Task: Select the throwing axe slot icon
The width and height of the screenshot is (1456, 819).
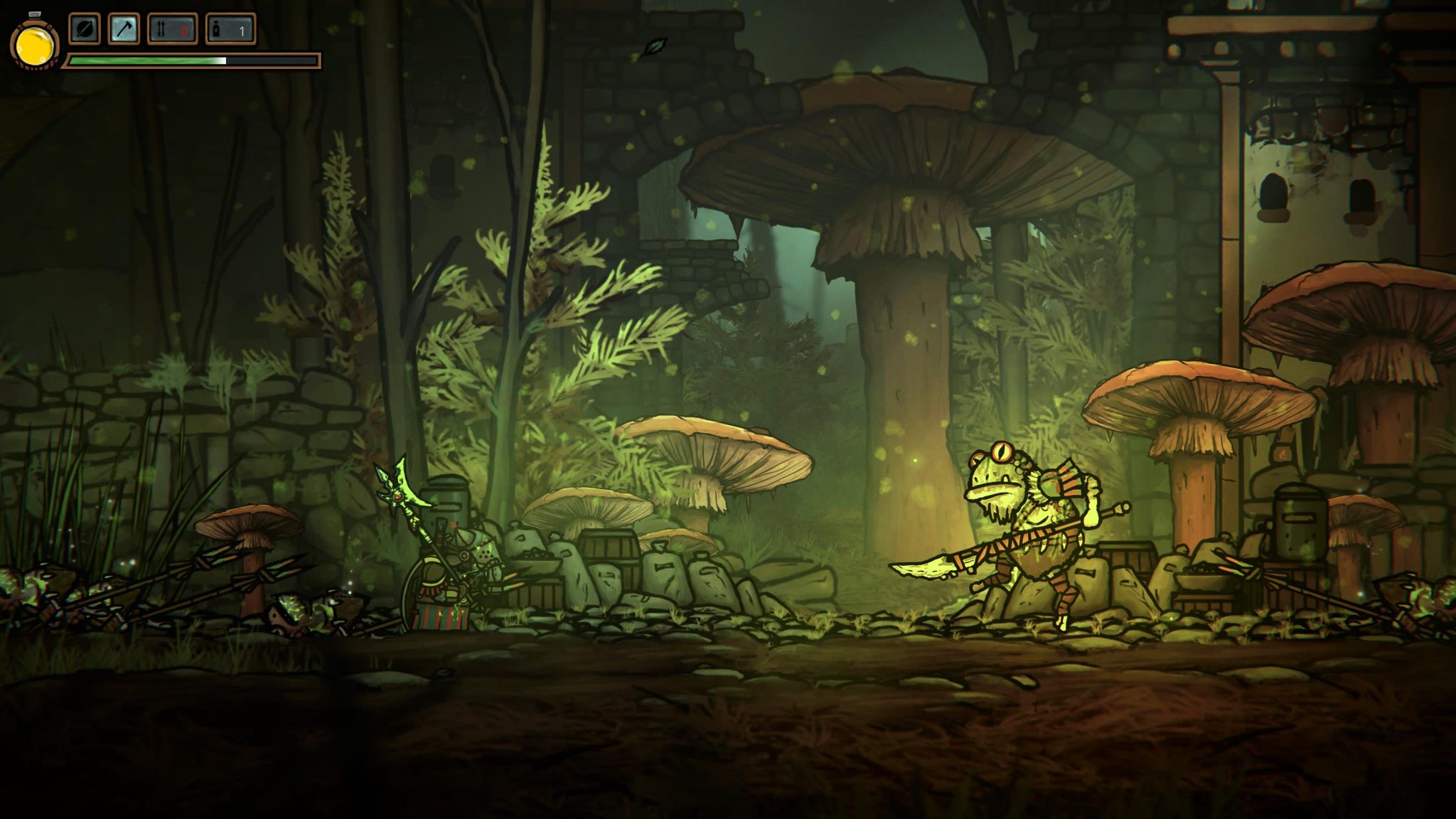Action: pos(123,28)
